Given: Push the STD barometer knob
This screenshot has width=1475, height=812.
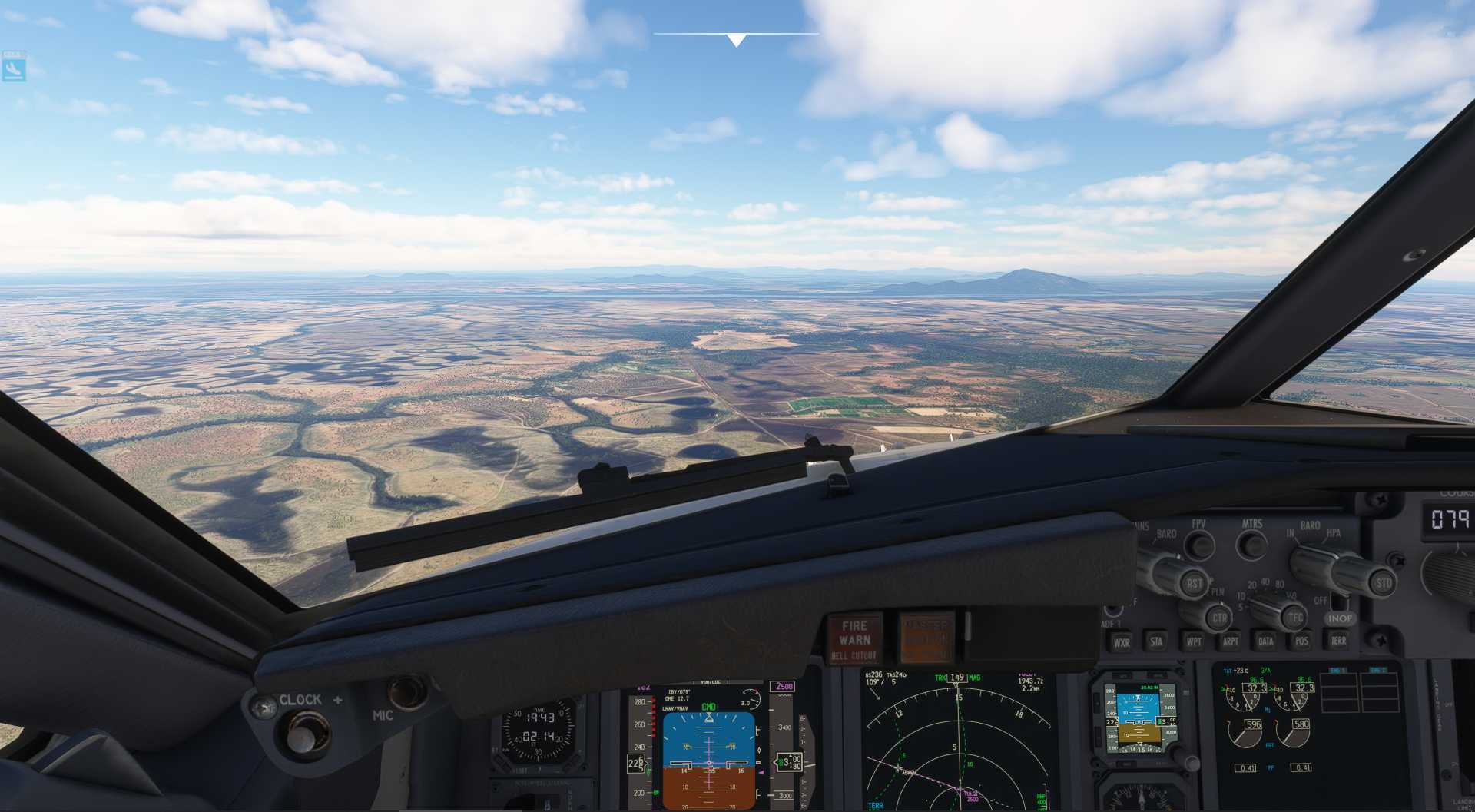Looking at the screenshot, I should tap(1382, 583).
